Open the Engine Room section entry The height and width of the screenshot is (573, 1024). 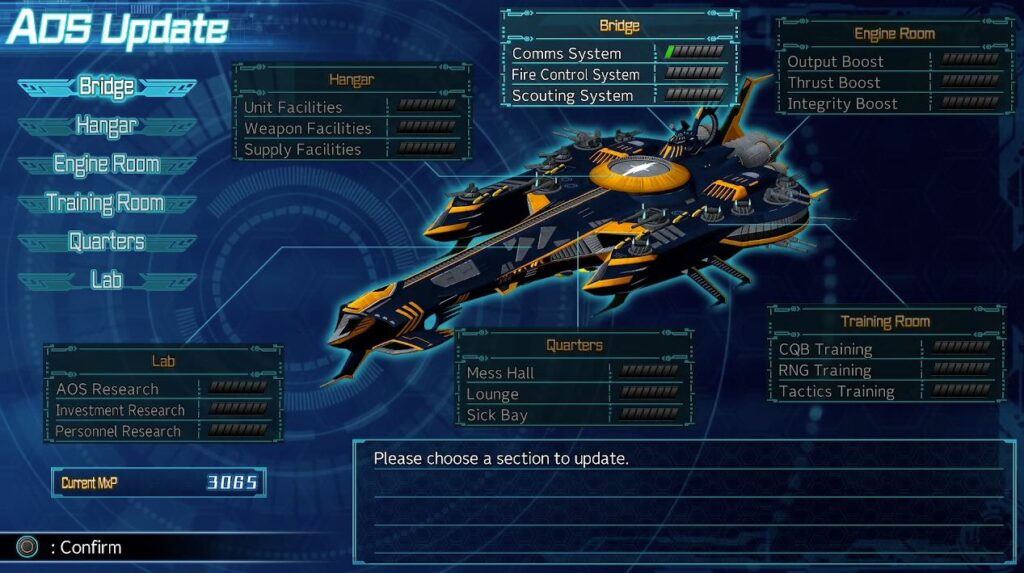tap(106, 164)
